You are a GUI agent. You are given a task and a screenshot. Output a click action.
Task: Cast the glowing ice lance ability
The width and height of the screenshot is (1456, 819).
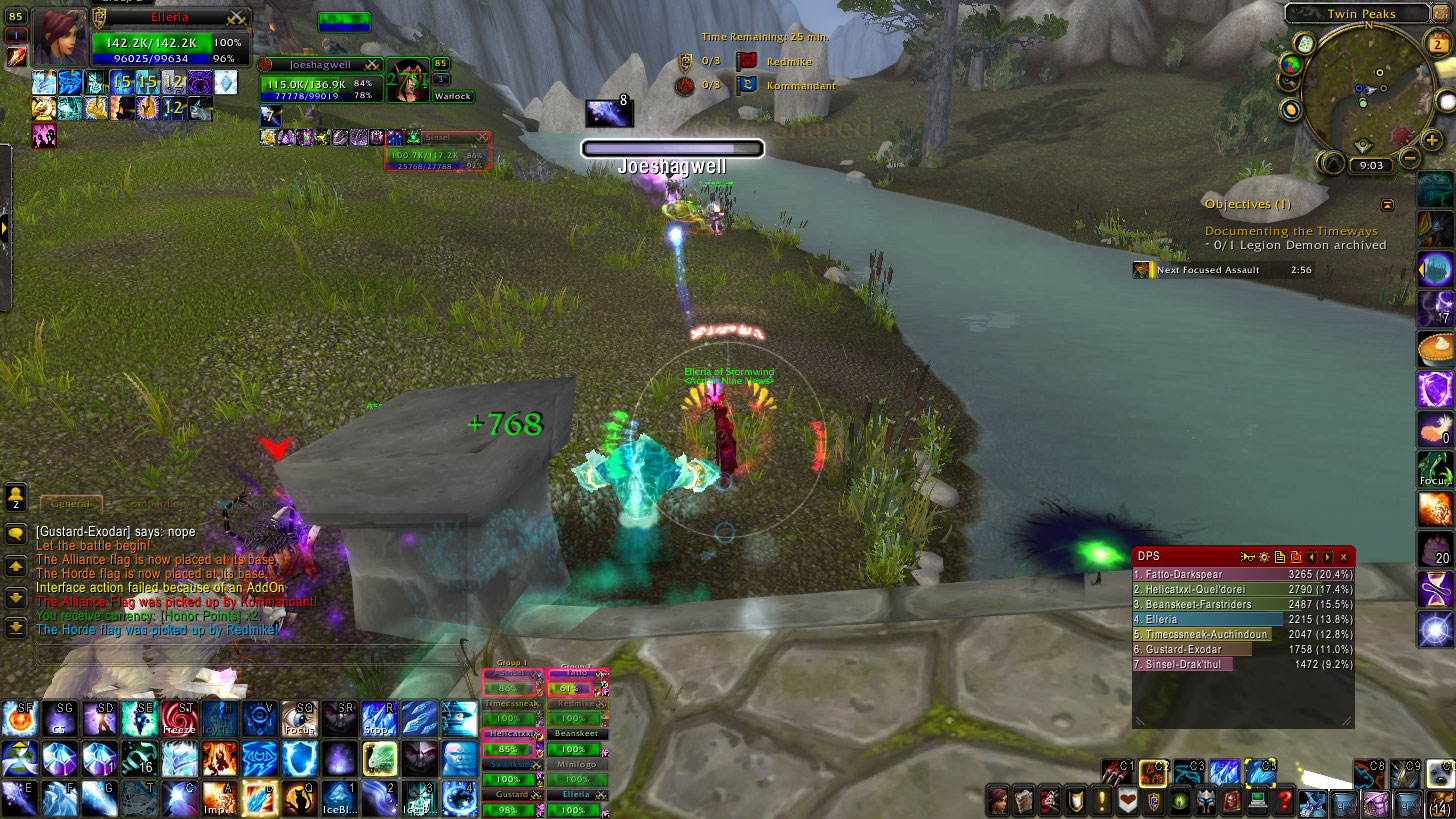[x=257, y=798]
